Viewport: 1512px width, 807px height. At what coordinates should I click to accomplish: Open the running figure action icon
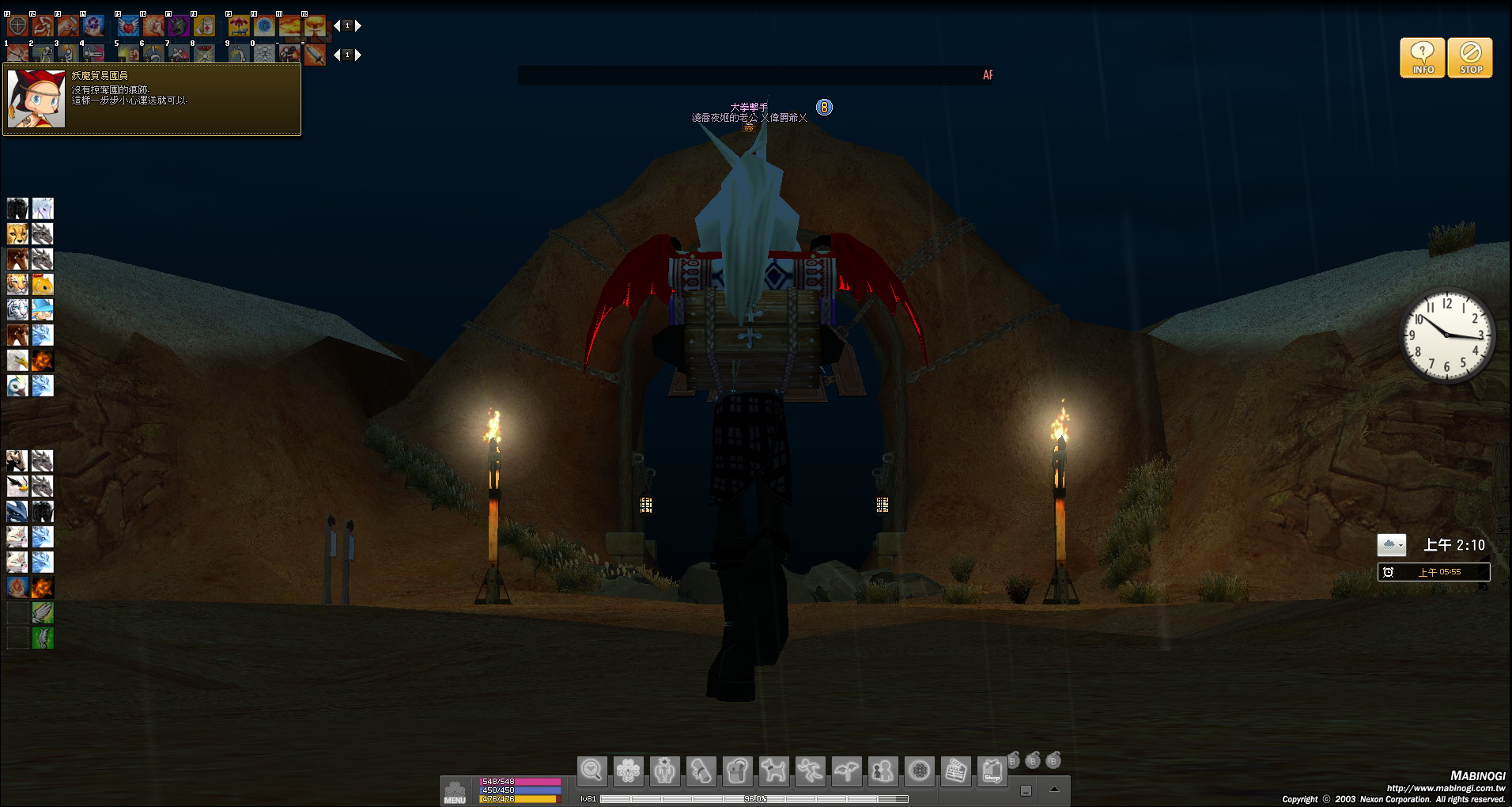pos(810,771)
